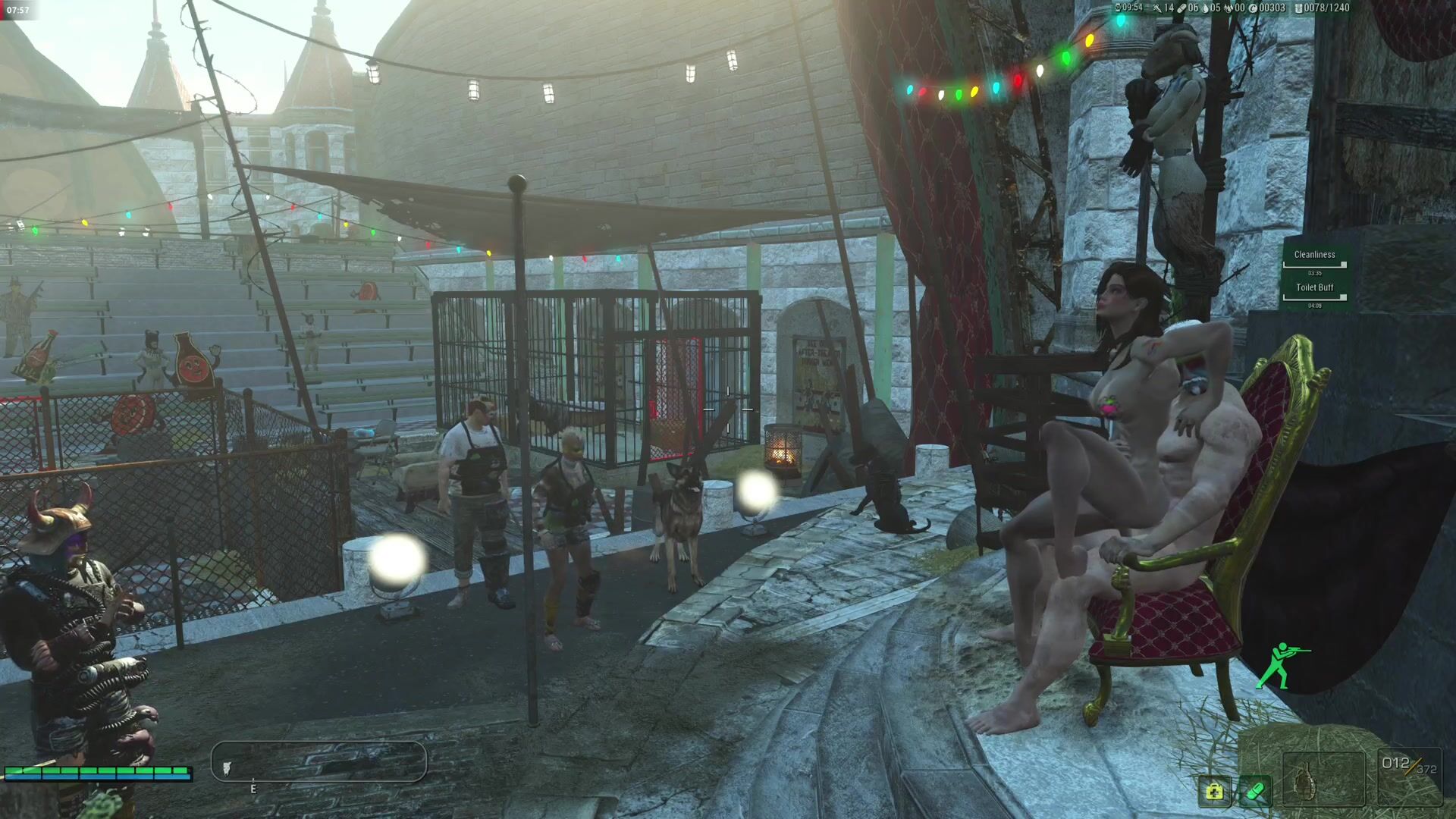Screen dimensions: 1456x819
Task: Click the caps currency icon
Action: 1253,8
